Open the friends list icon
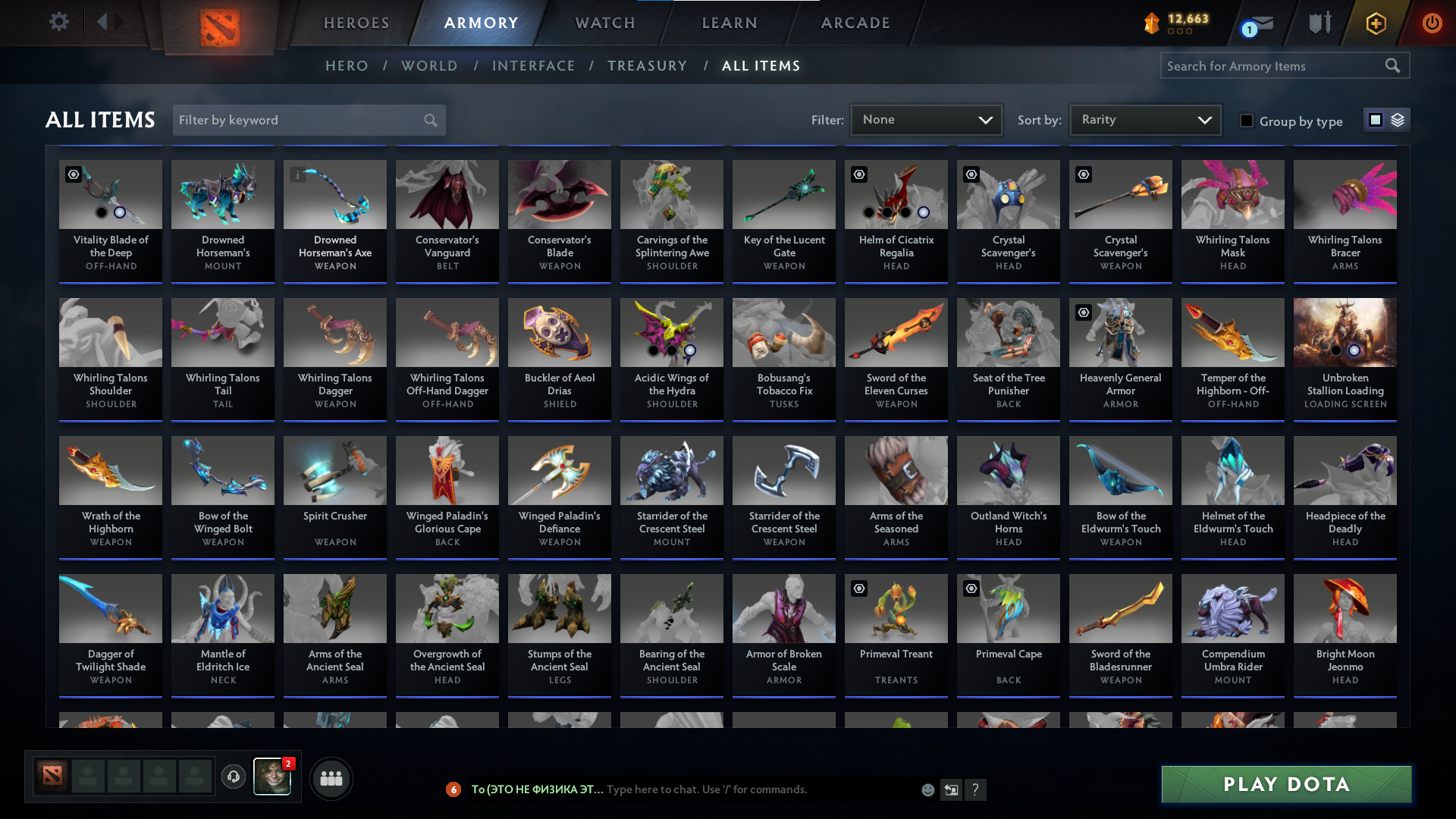The height and width of the screenshot is (819, 1456). point(331,778)
